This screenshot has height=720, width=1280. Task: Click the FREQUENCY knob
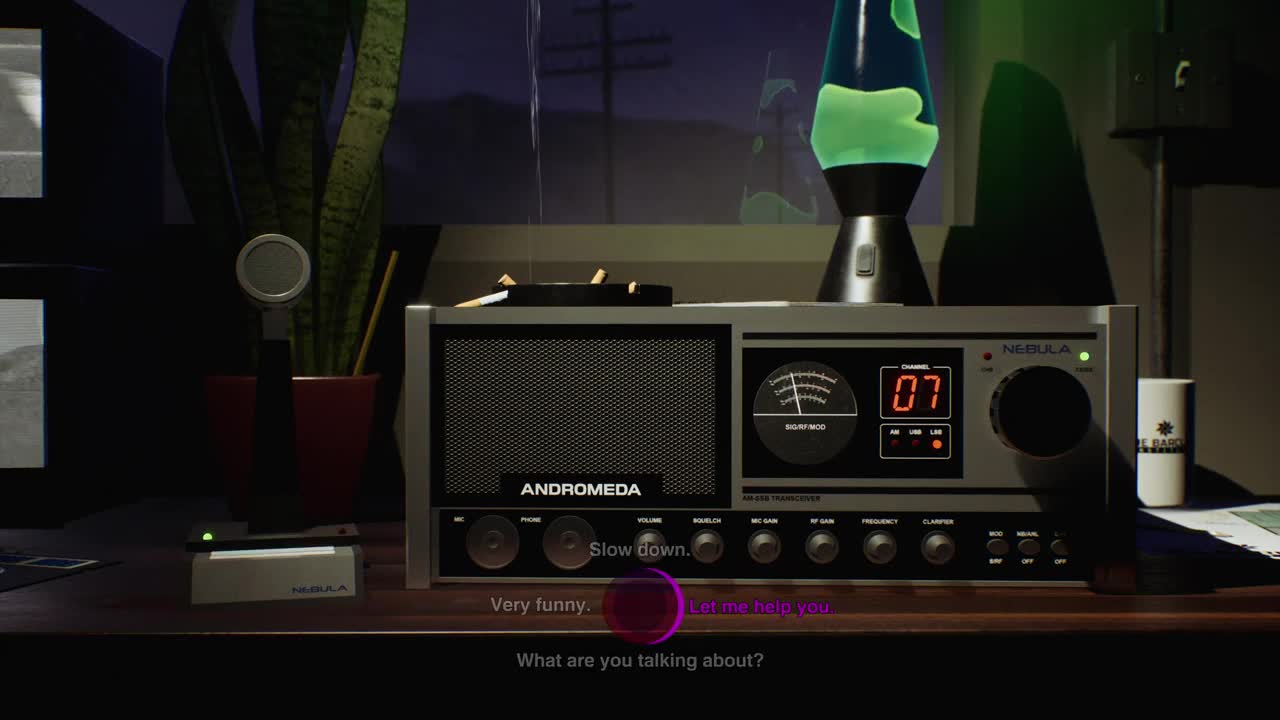point(880,548)
